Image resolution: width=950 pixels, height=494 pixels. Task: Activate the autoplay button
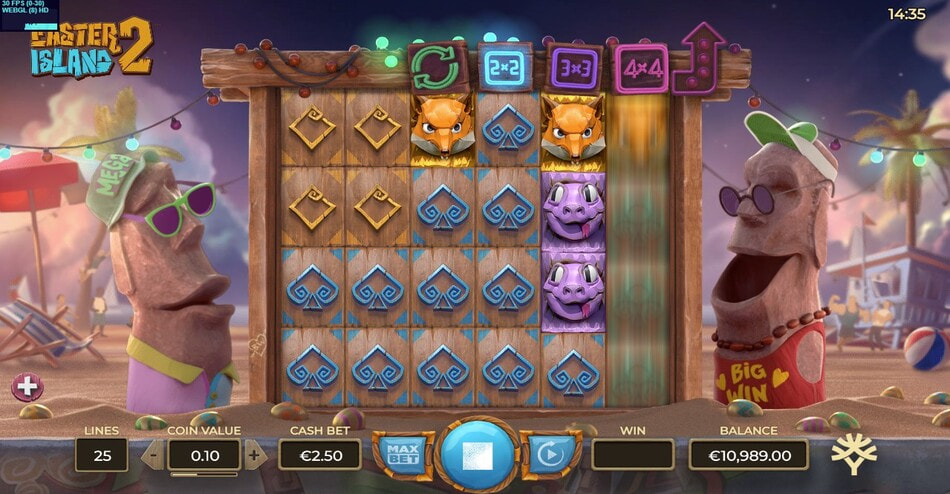coord(549,455)
